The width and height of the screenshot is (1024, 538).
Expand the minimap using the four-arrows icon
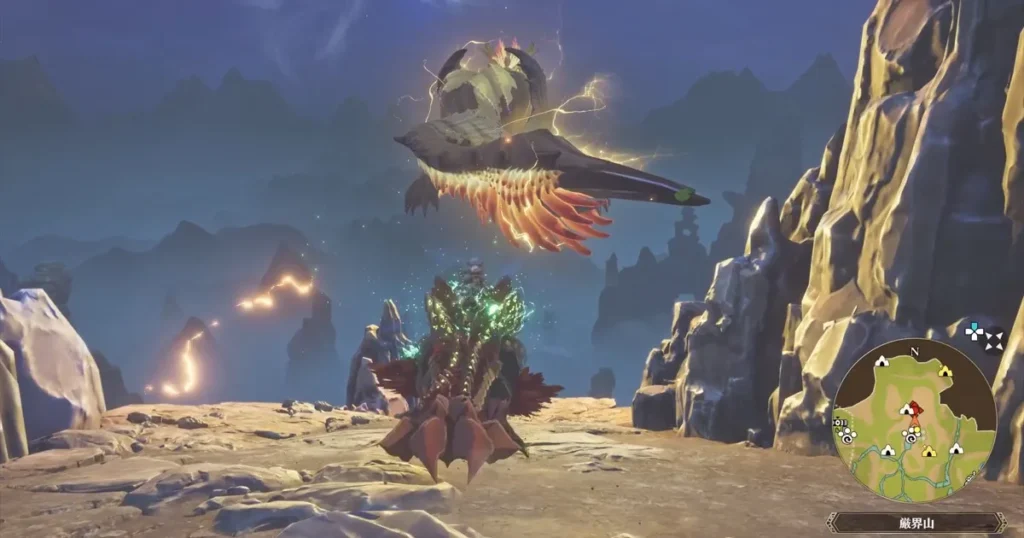click(x=983, y=337)
